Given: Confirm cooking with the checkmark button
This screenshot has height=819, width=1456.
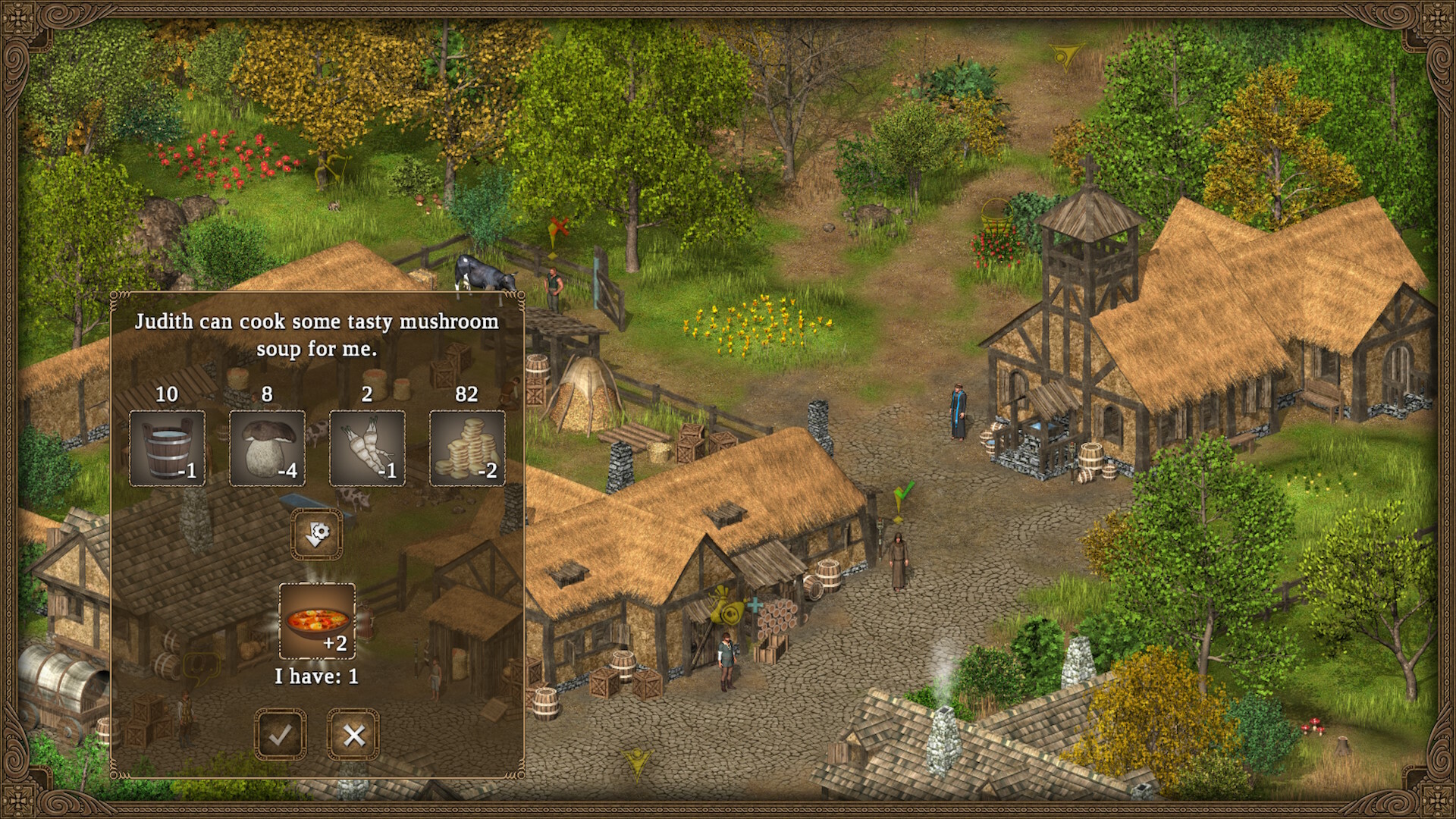Looking at the screenshot, I should [x=281, y=733].
